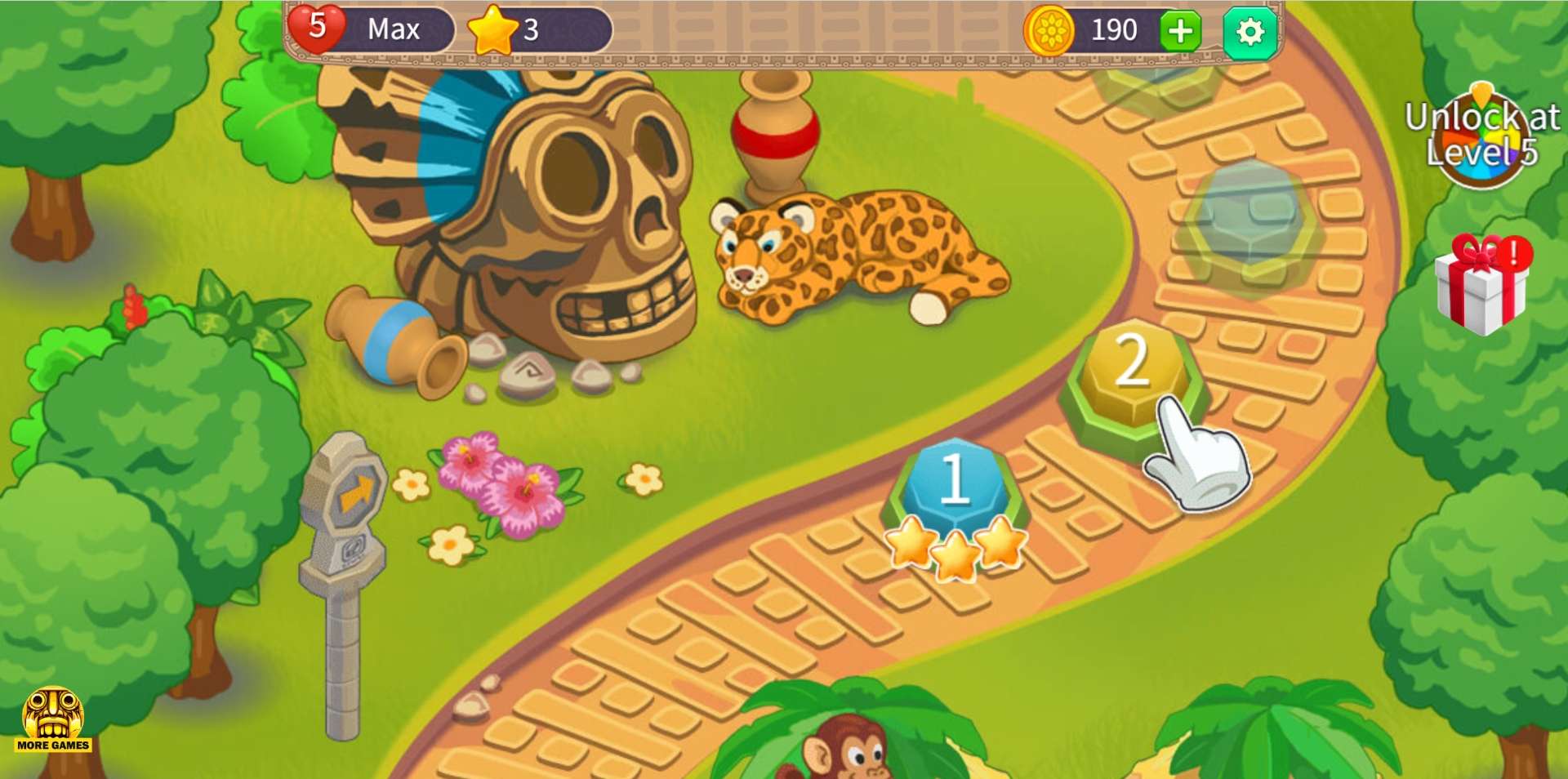Add coins with the green plus button
1568x779 pixels.
1180,33
